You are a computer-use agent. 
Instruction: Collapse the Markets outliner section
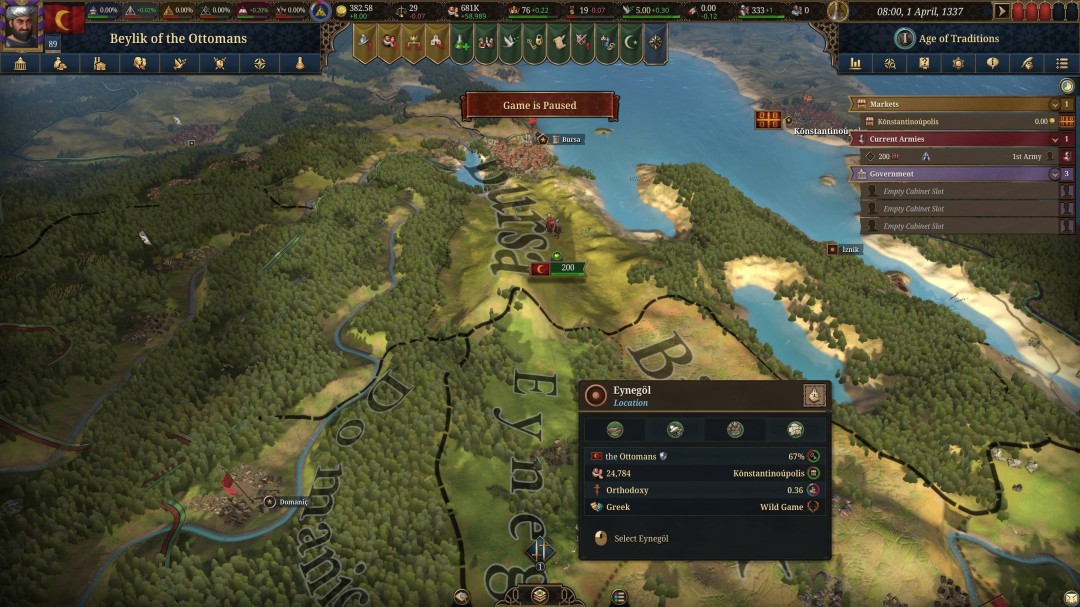(1054, 104)
